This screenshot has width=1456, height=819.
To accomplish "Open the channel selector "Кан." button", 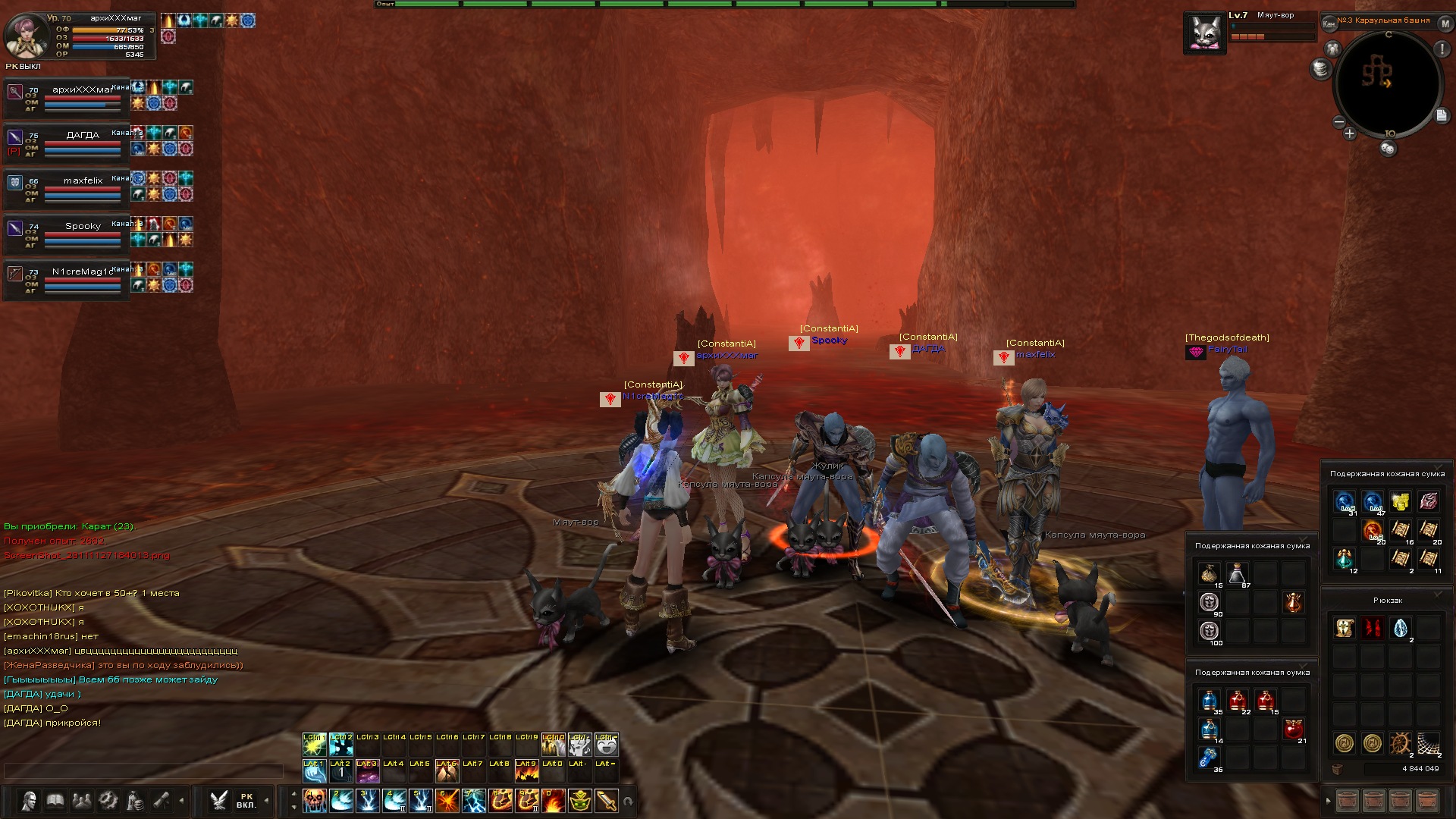I will tap(1329, 24).
